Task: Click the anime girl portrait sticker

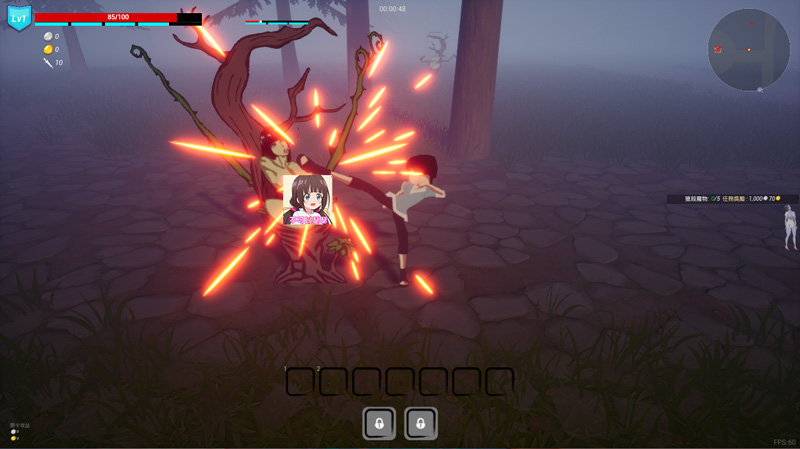Action: click(x=307, y=200)
